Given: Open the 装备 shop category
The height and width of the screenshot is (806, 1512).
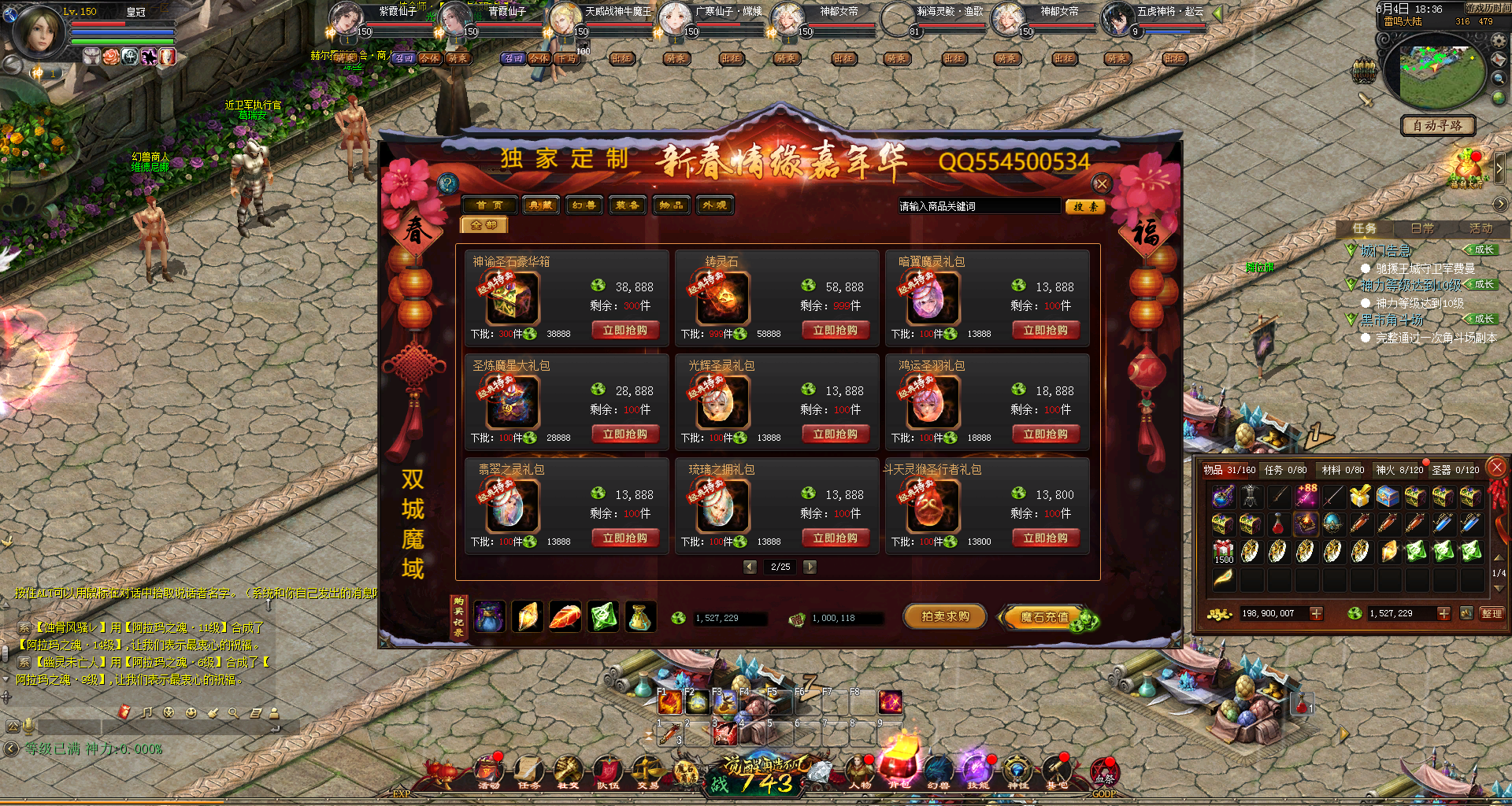Looking at the screenshot, I should click(628, 205).
